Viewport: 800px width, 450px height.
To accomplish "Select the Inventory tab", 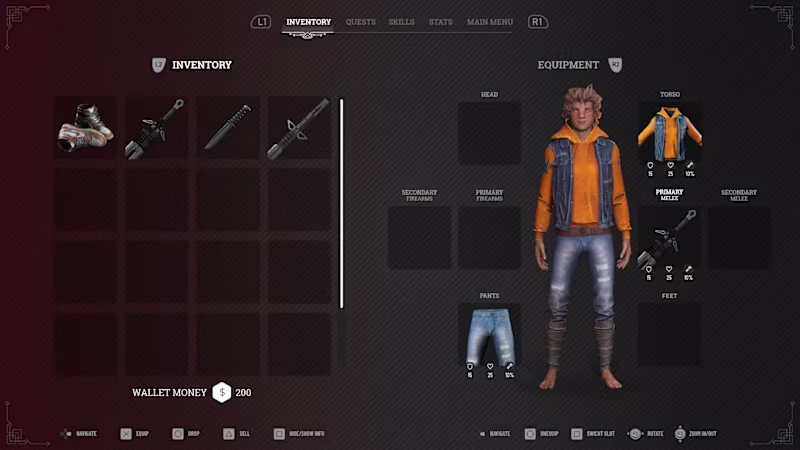I will coord(308,22).
